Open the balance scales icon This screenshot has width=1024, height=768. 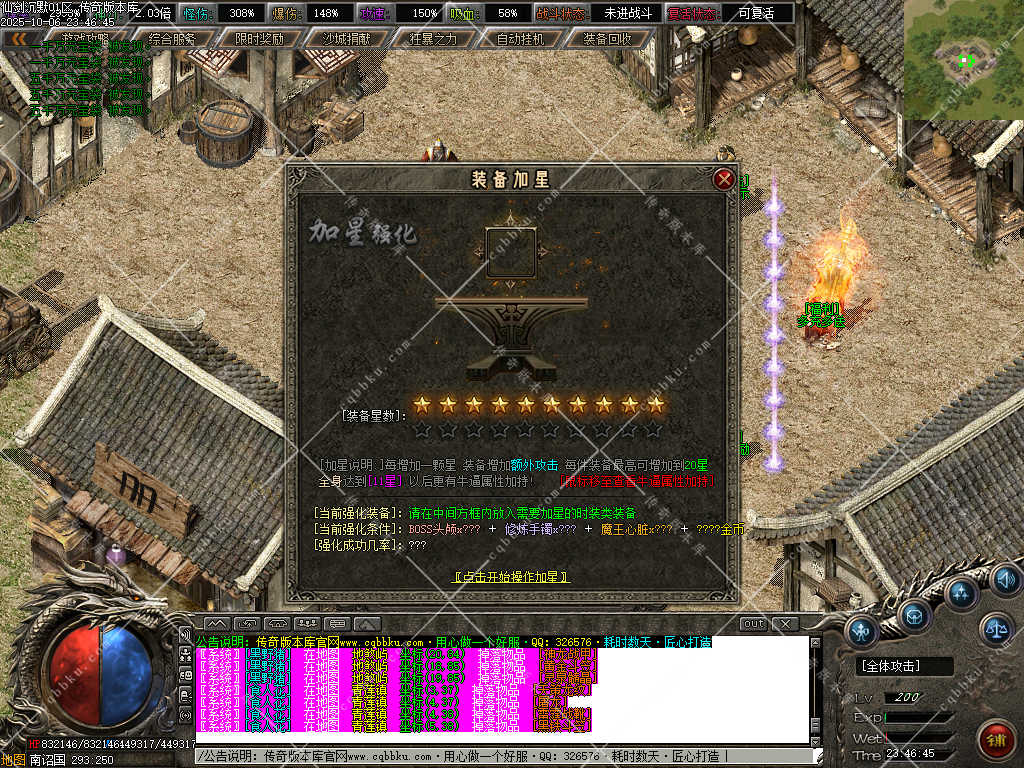click(x=995, y=629)
